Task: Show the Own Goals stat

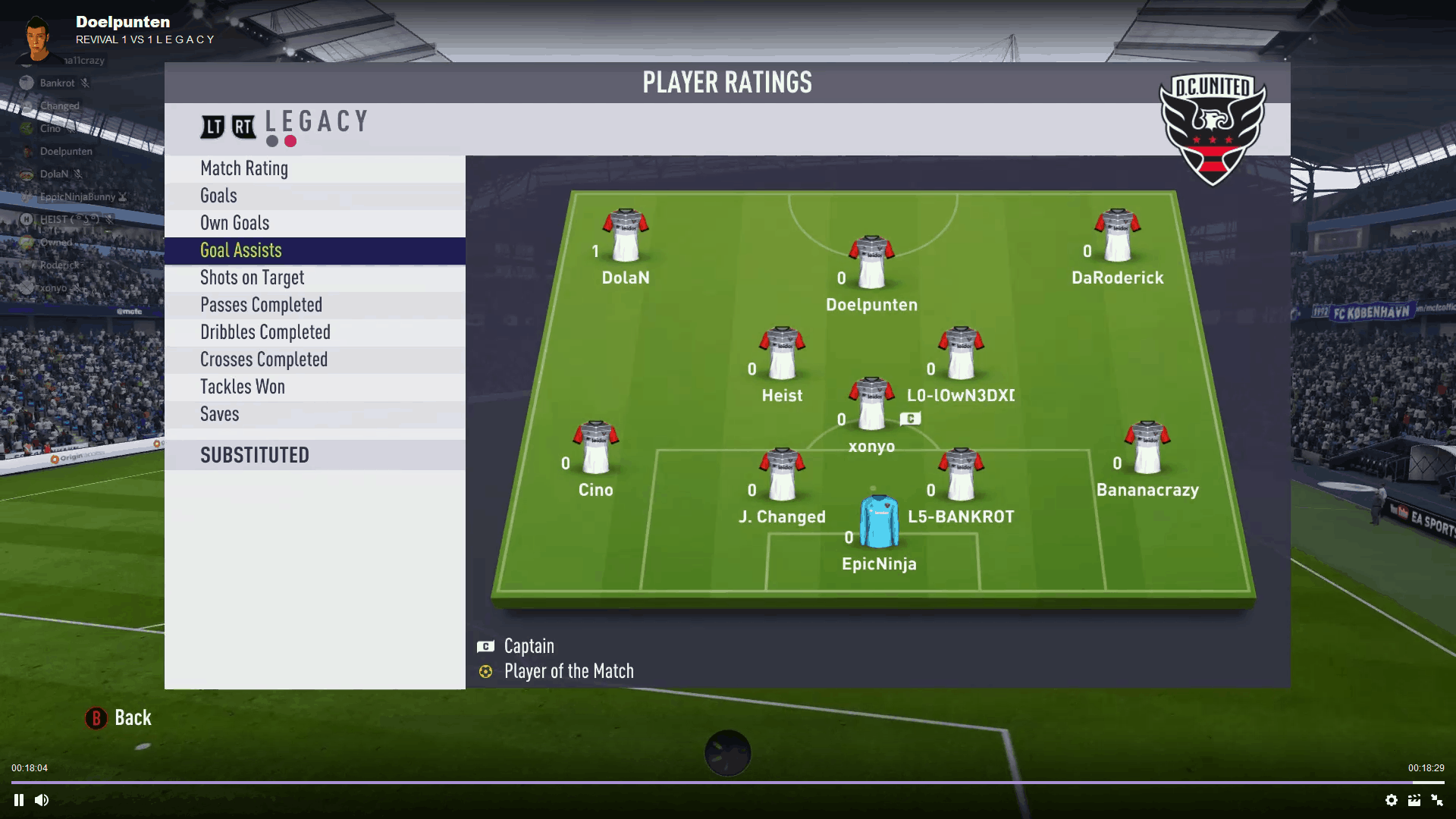Action: click(234, 223)
